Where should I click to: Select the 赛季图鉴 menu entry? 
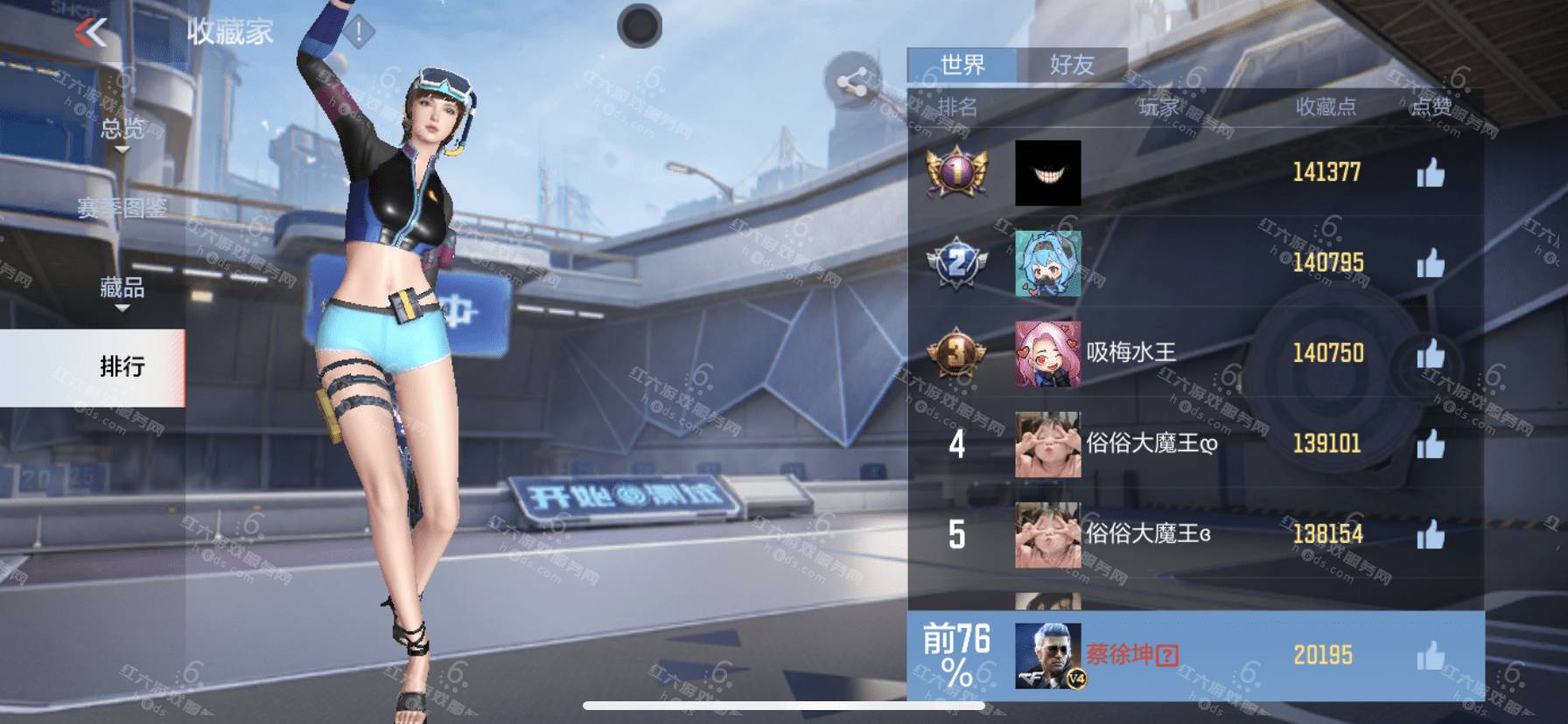point(122,207)
